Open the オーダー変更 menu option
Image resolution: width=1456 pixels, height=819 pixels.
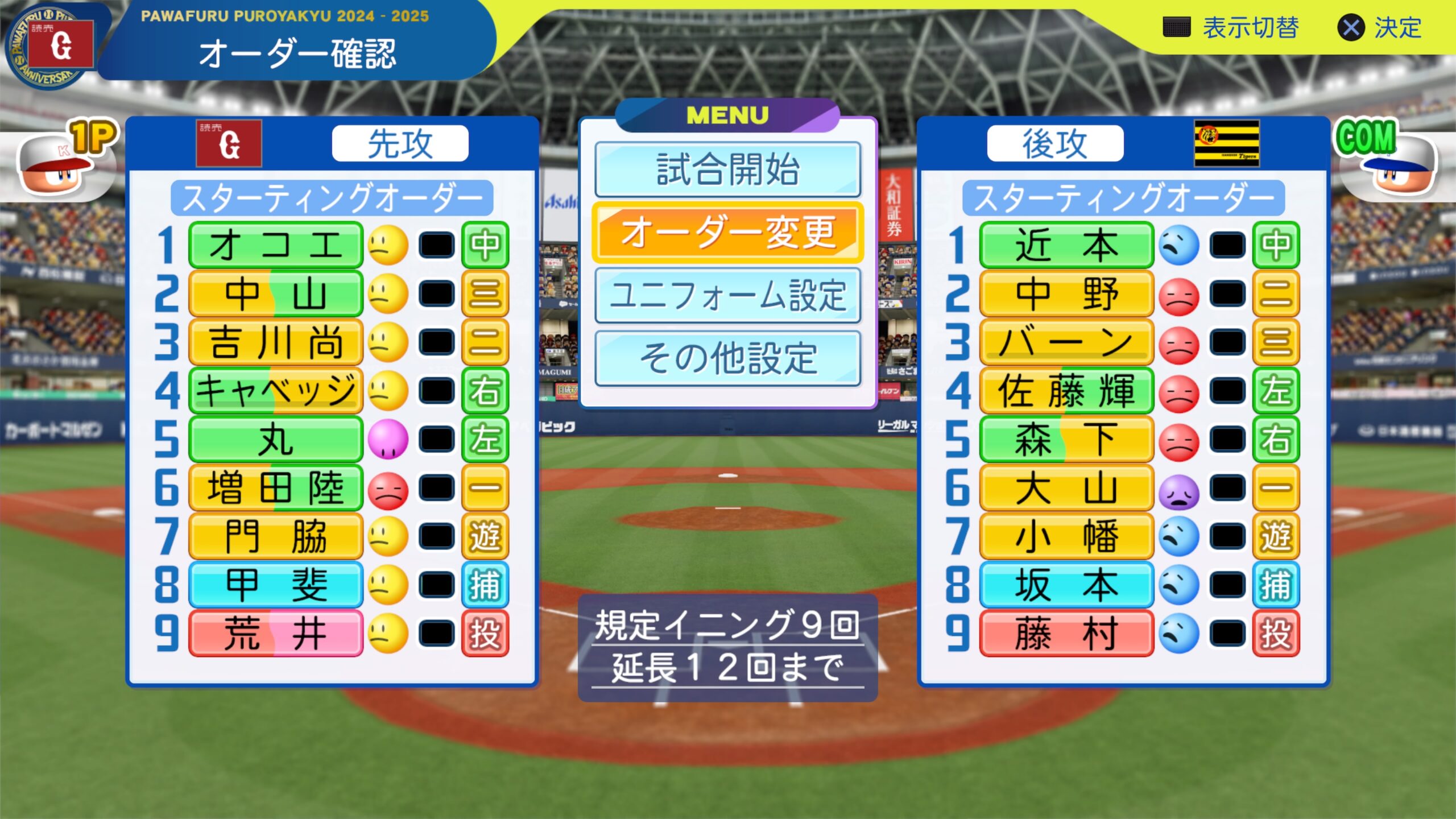(x=727, y=233)
